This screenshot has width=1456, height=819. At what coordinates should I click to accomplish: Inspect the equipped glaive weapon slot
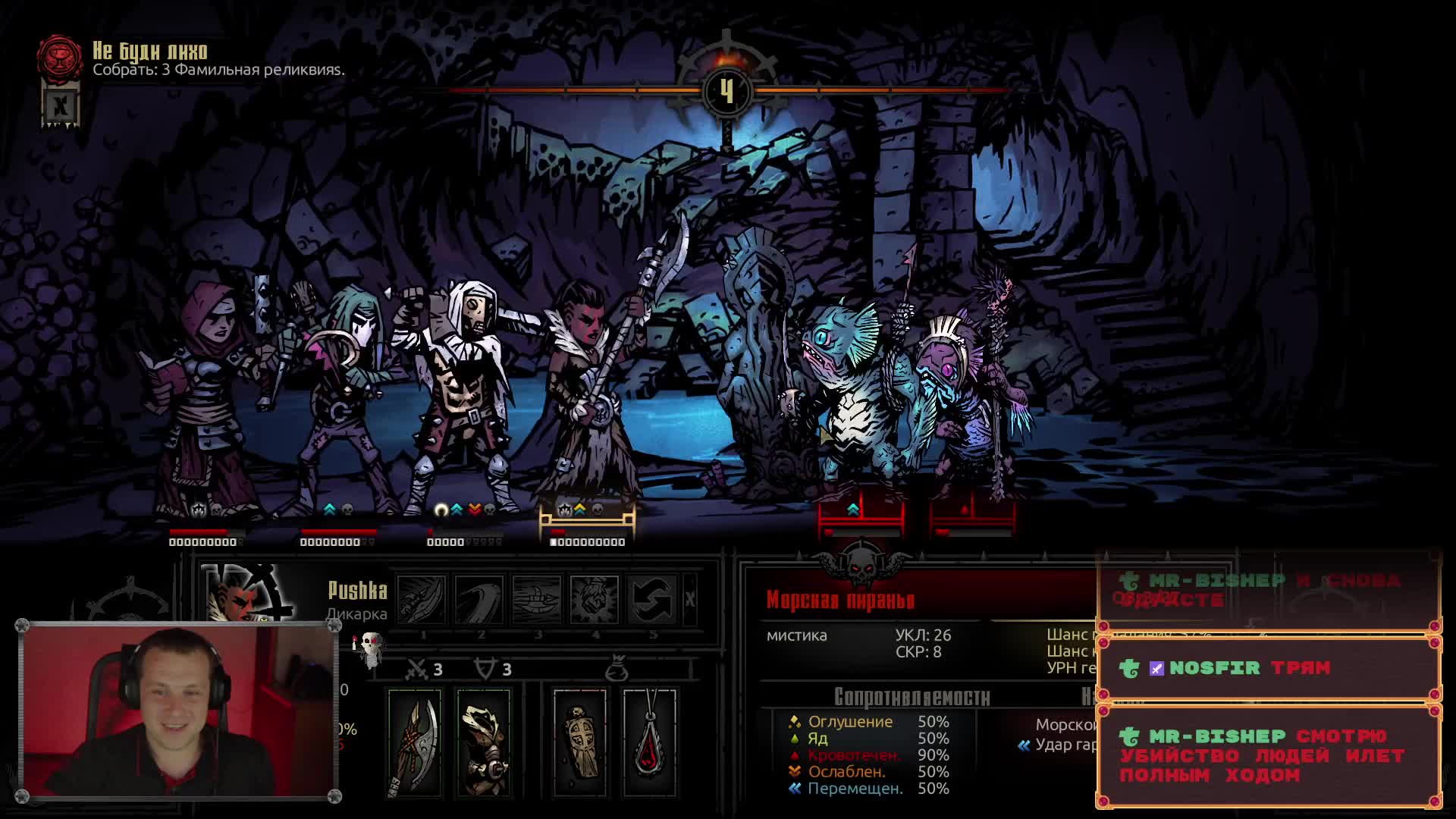pos(414,743)
